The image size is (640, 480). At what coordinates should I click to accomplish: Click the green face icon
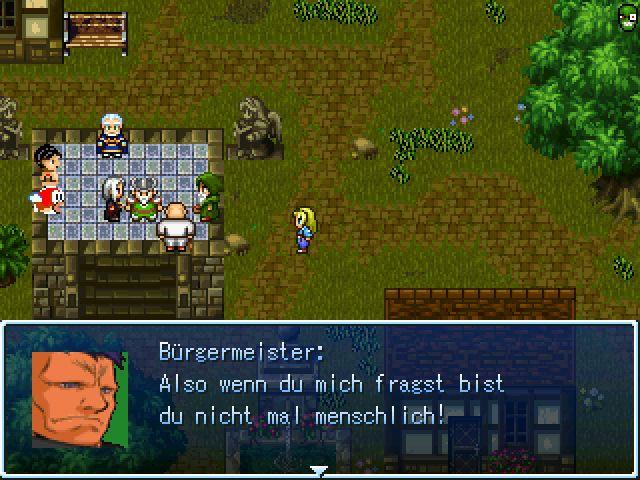625,14
